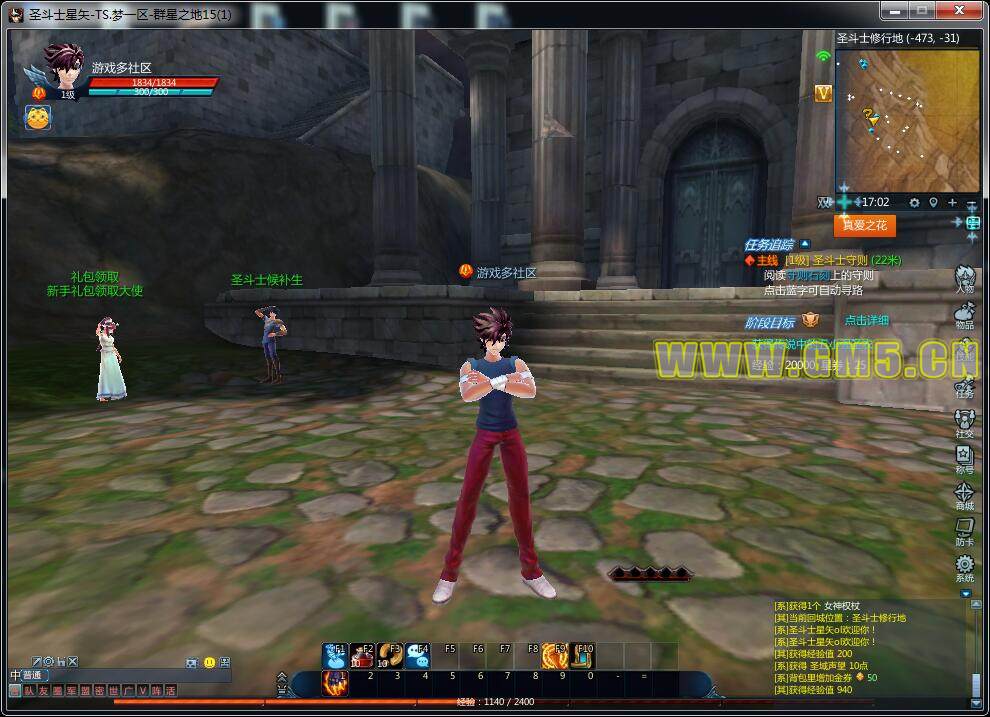Click the player portrait avatar
This screenshot has height=717, width=990.
pos(61,68)
